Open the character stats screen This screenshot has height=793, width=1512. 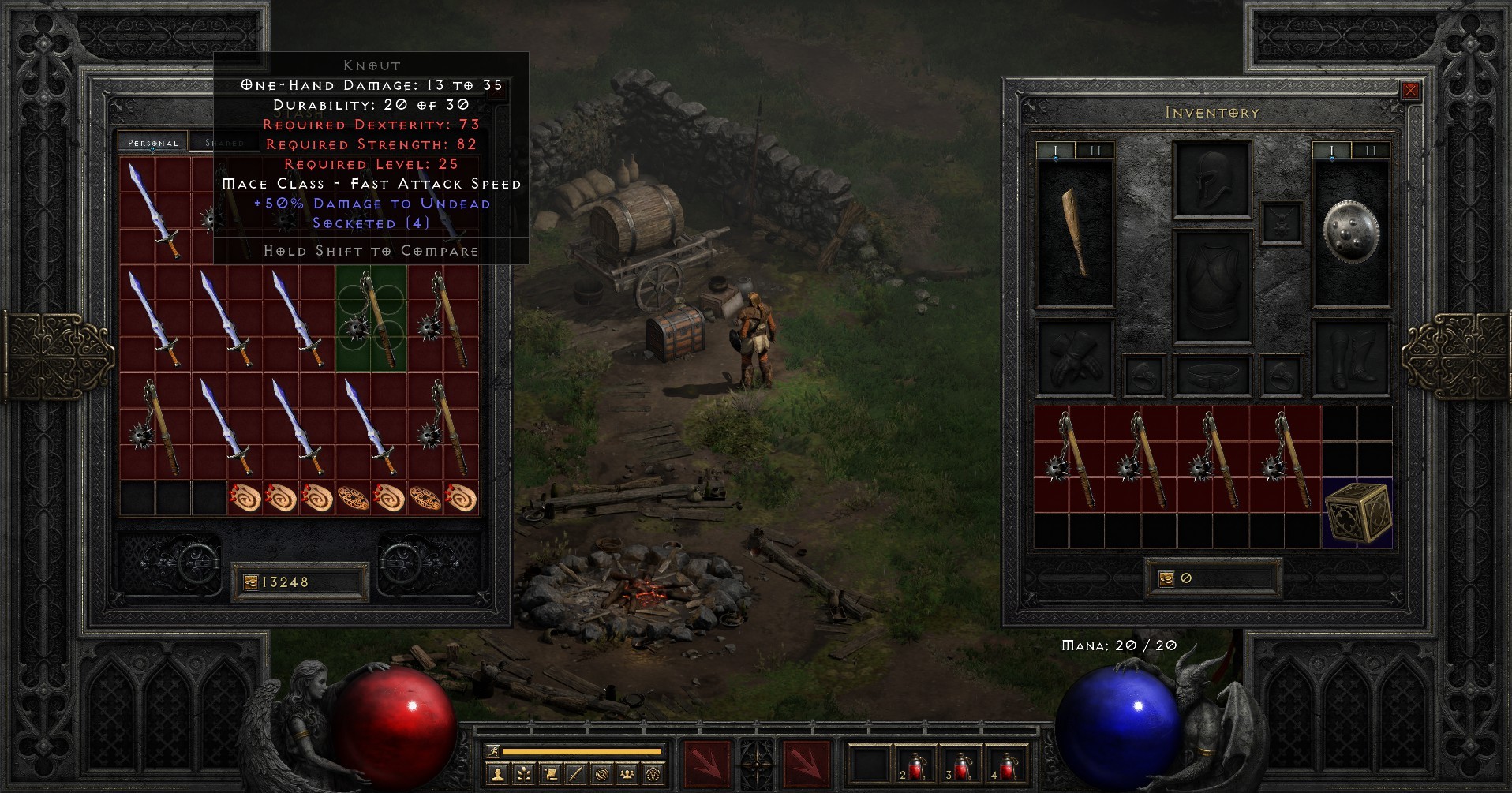click(x=497, y=776)
